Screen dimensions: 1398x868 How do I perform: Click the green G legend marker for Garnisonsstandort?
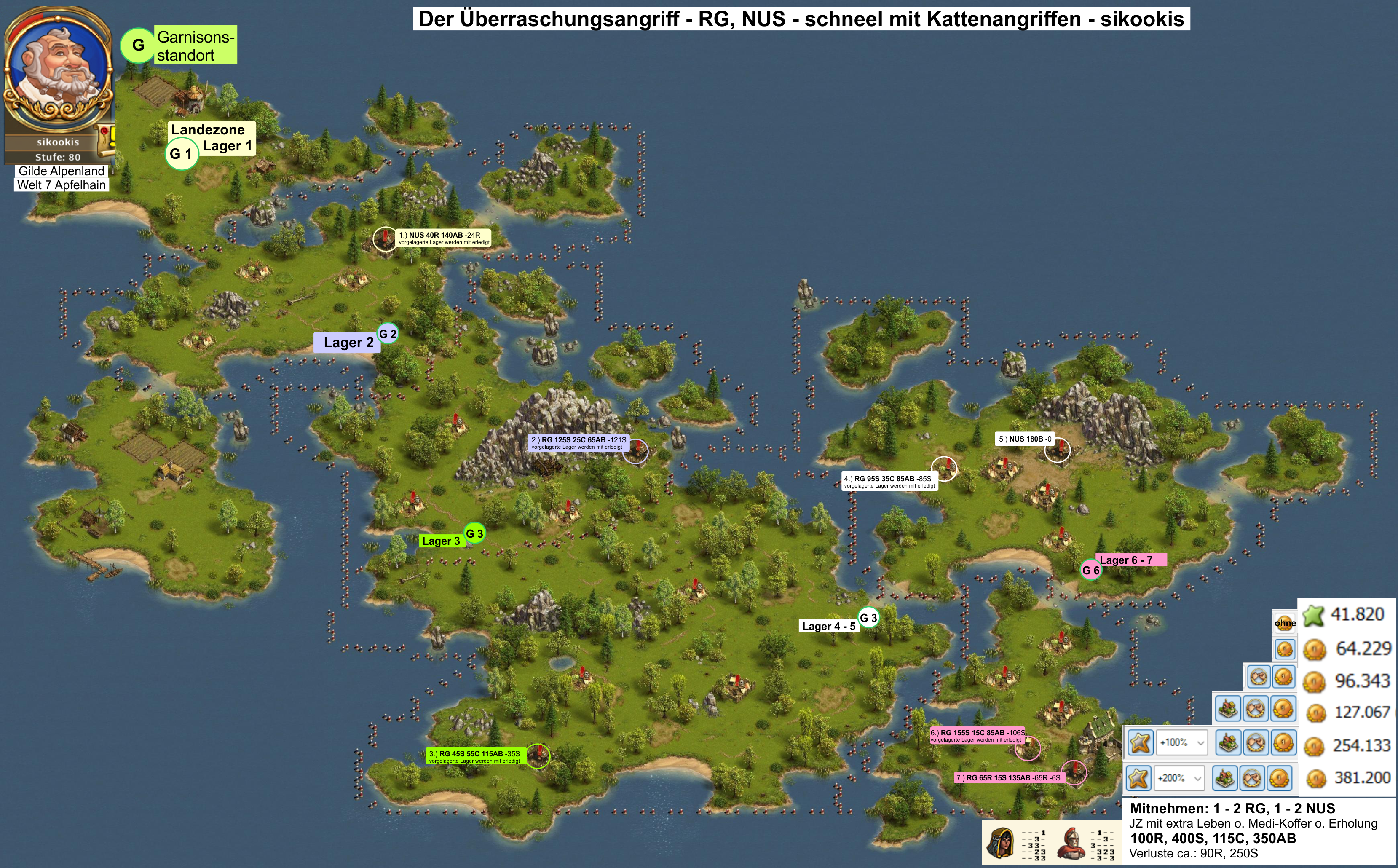[138, 45]
